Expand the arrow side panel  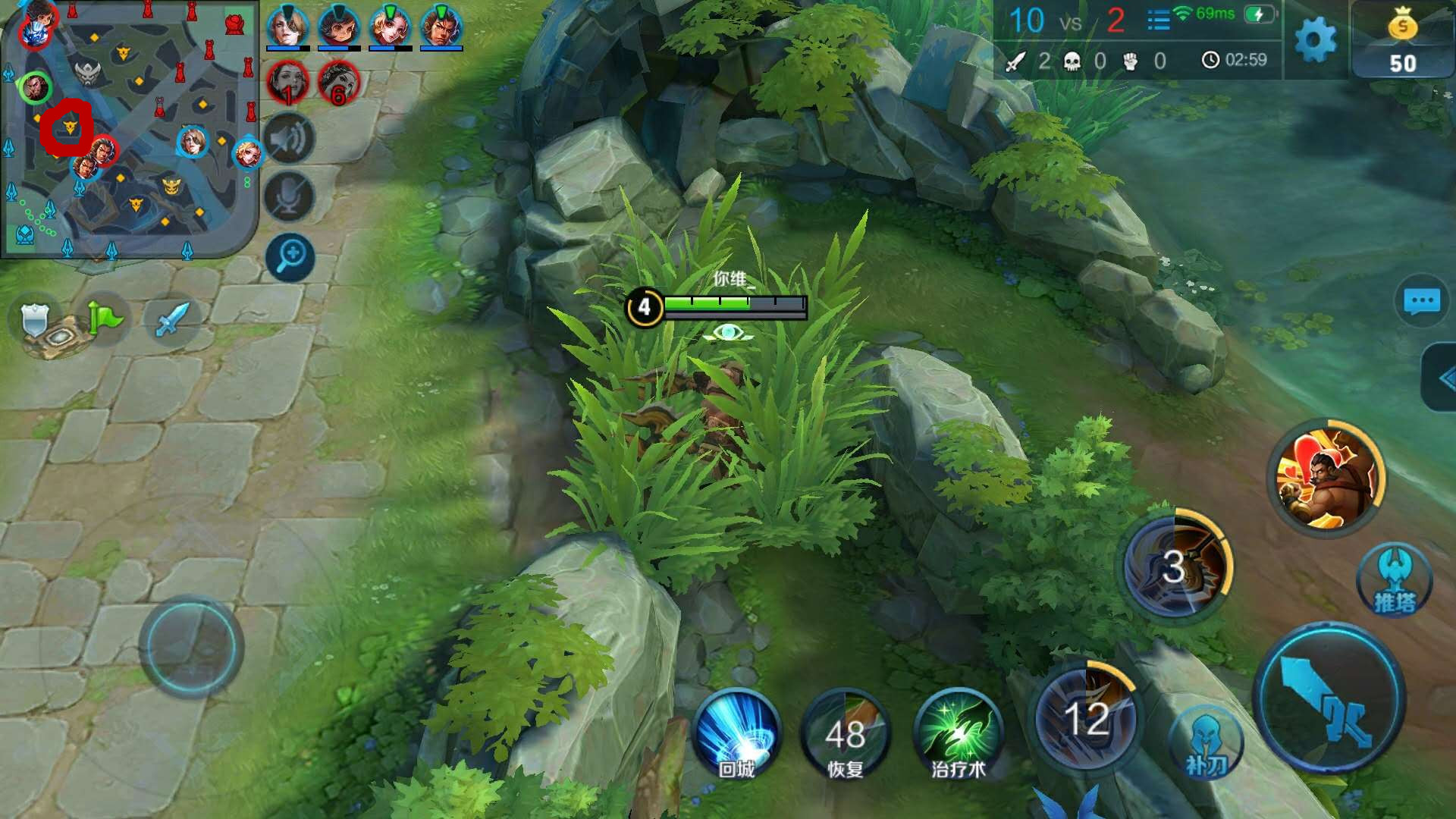(1442, 378)
